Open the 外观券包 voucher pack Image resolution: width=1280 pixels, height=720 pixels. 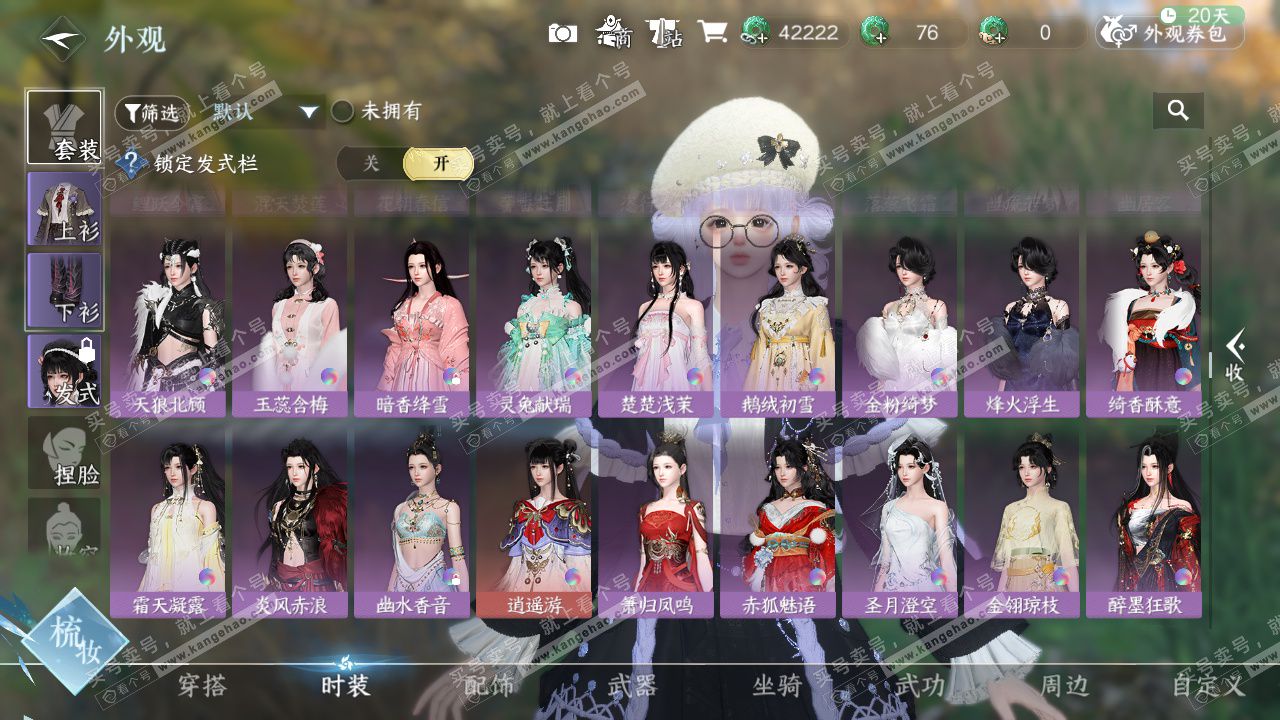(x=1171, y=33)
